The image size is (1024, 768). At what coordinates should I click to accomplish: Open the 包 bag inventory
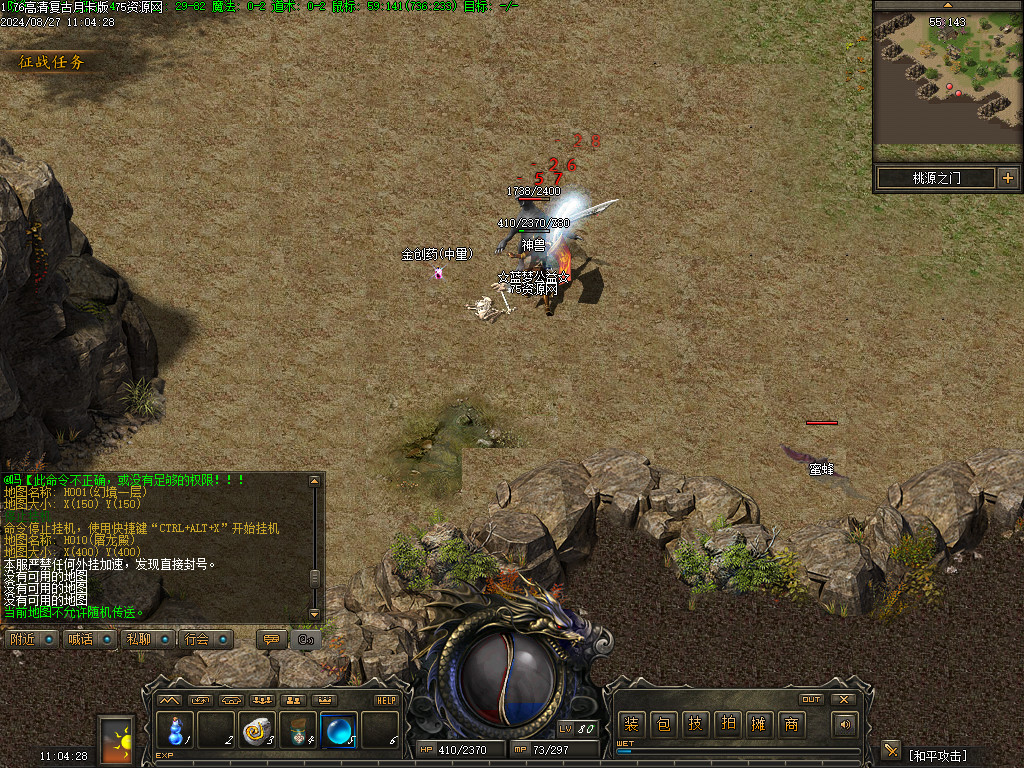[x=663, y=724]
